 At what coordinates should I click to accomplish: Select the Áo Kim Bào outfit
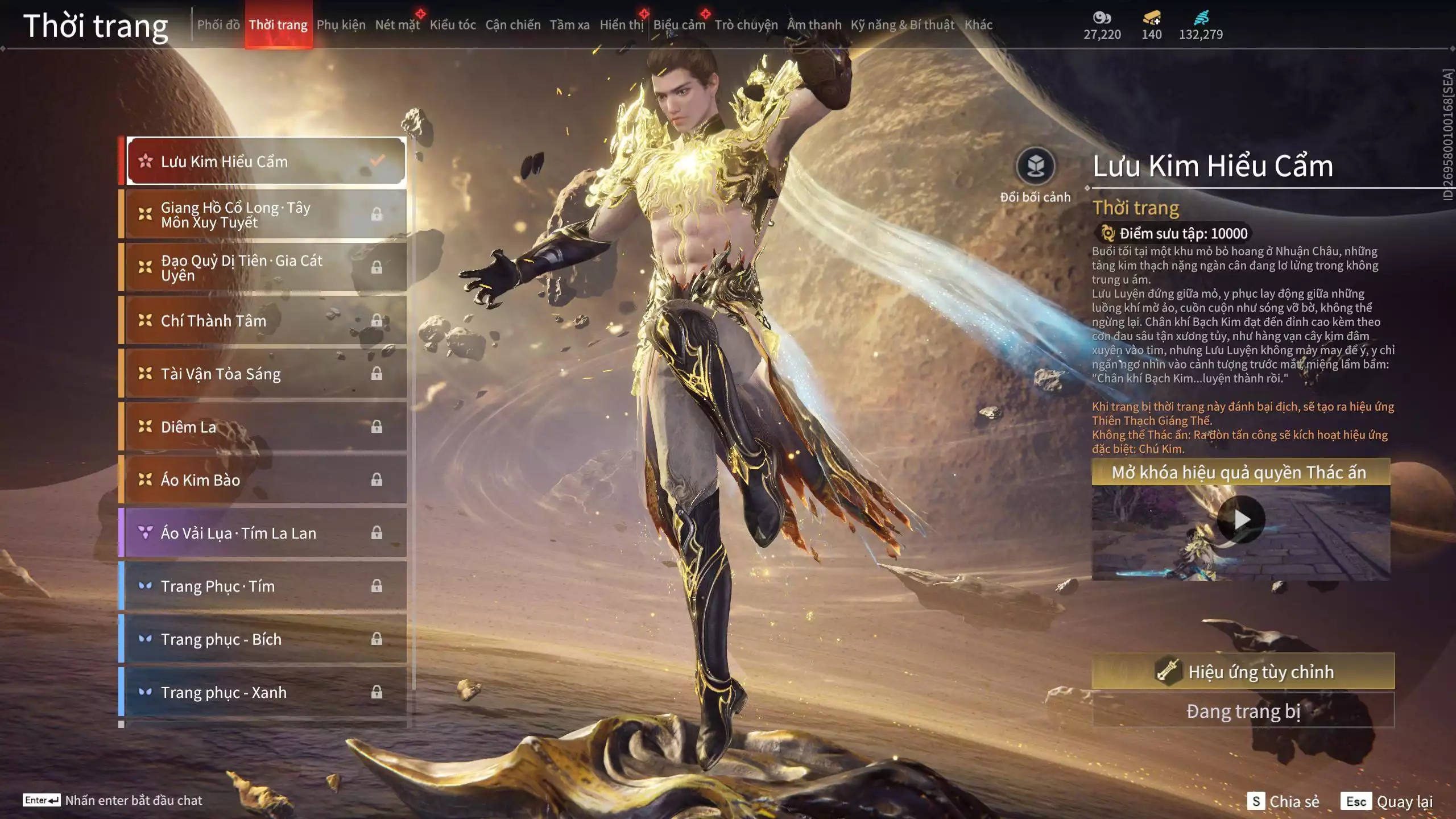click(x=266, y=479)
